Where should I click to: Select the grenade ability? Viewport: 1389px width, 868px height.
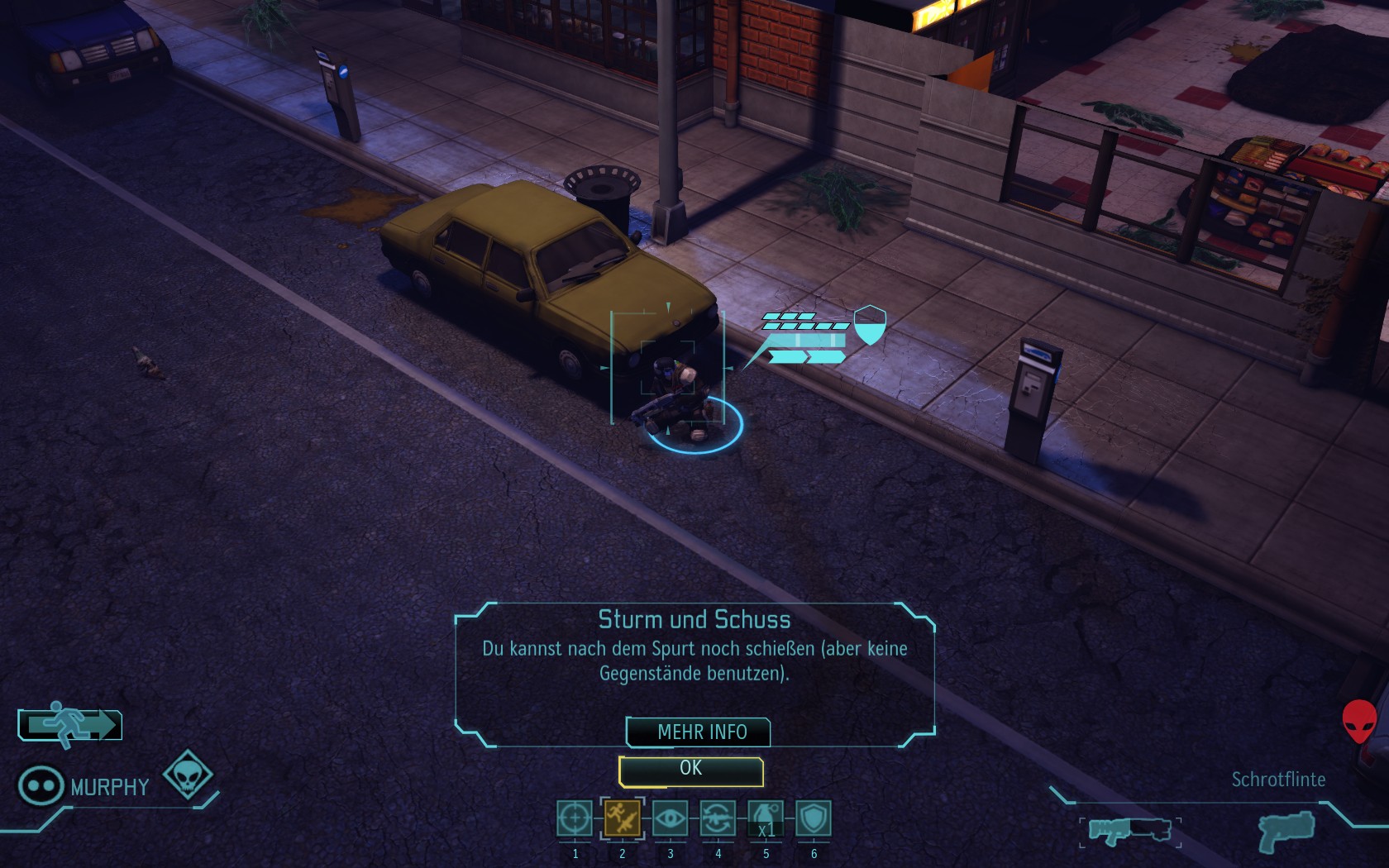(766, 819)
